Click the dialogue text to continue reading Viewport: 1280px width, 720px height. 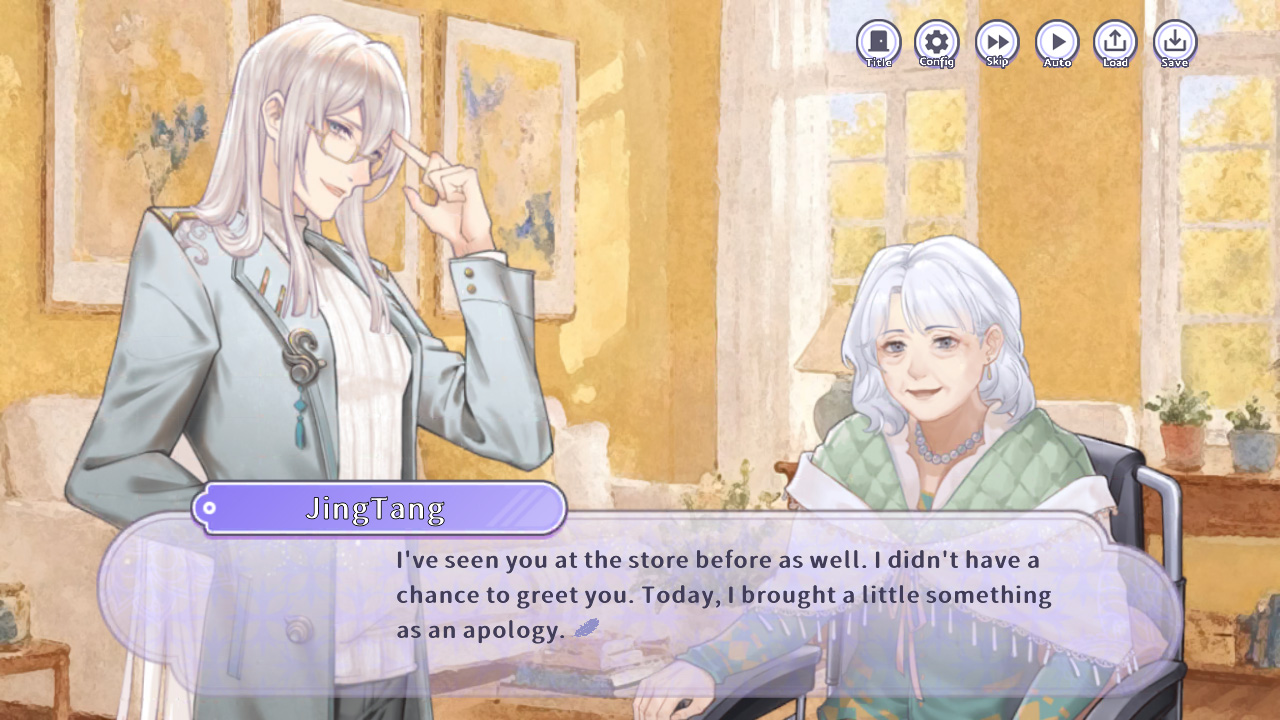[x=720, y=593]
